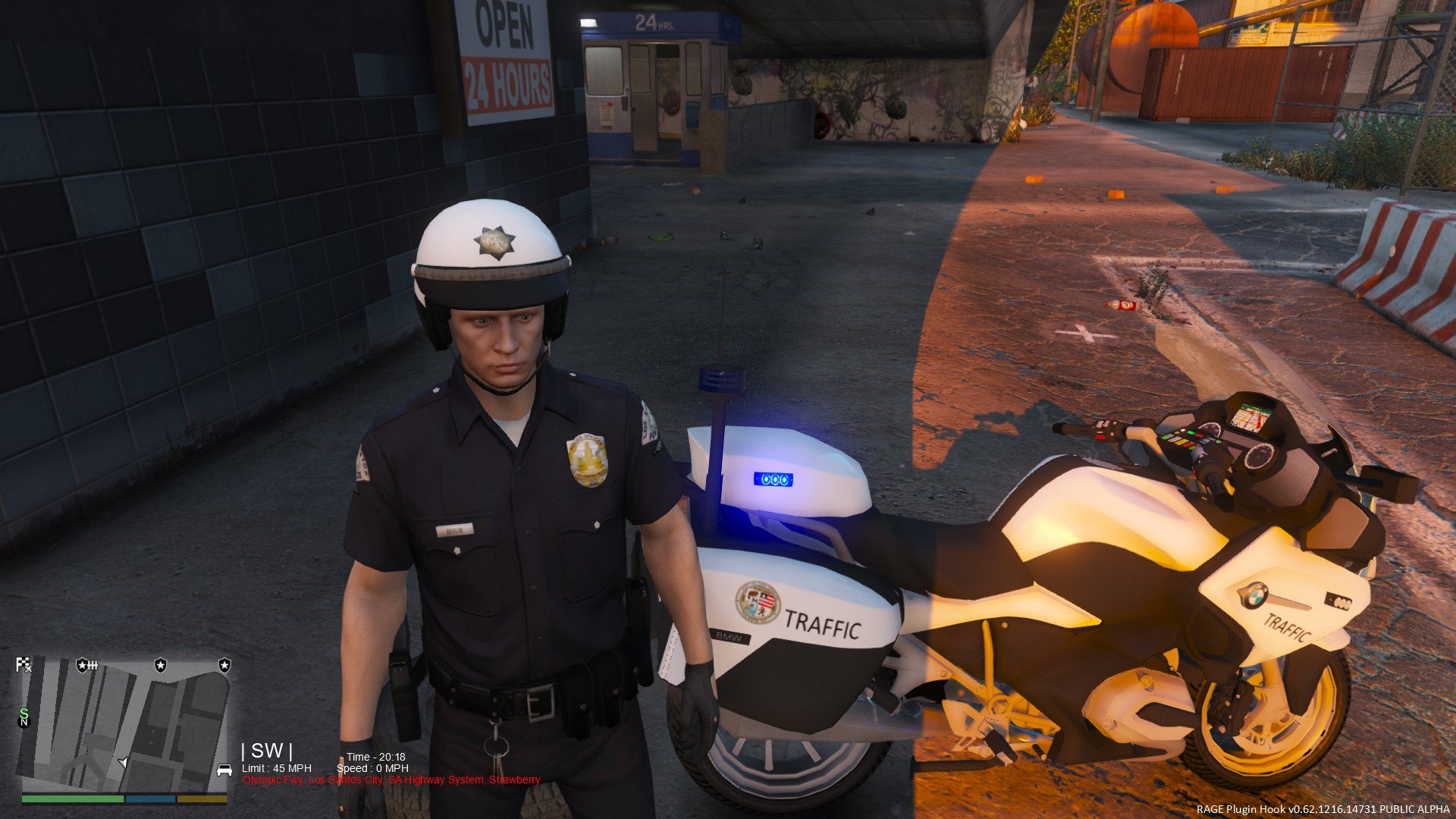Click the white car blip on minimap
This screenshot has width=1456, height=819.
point(224,770)
